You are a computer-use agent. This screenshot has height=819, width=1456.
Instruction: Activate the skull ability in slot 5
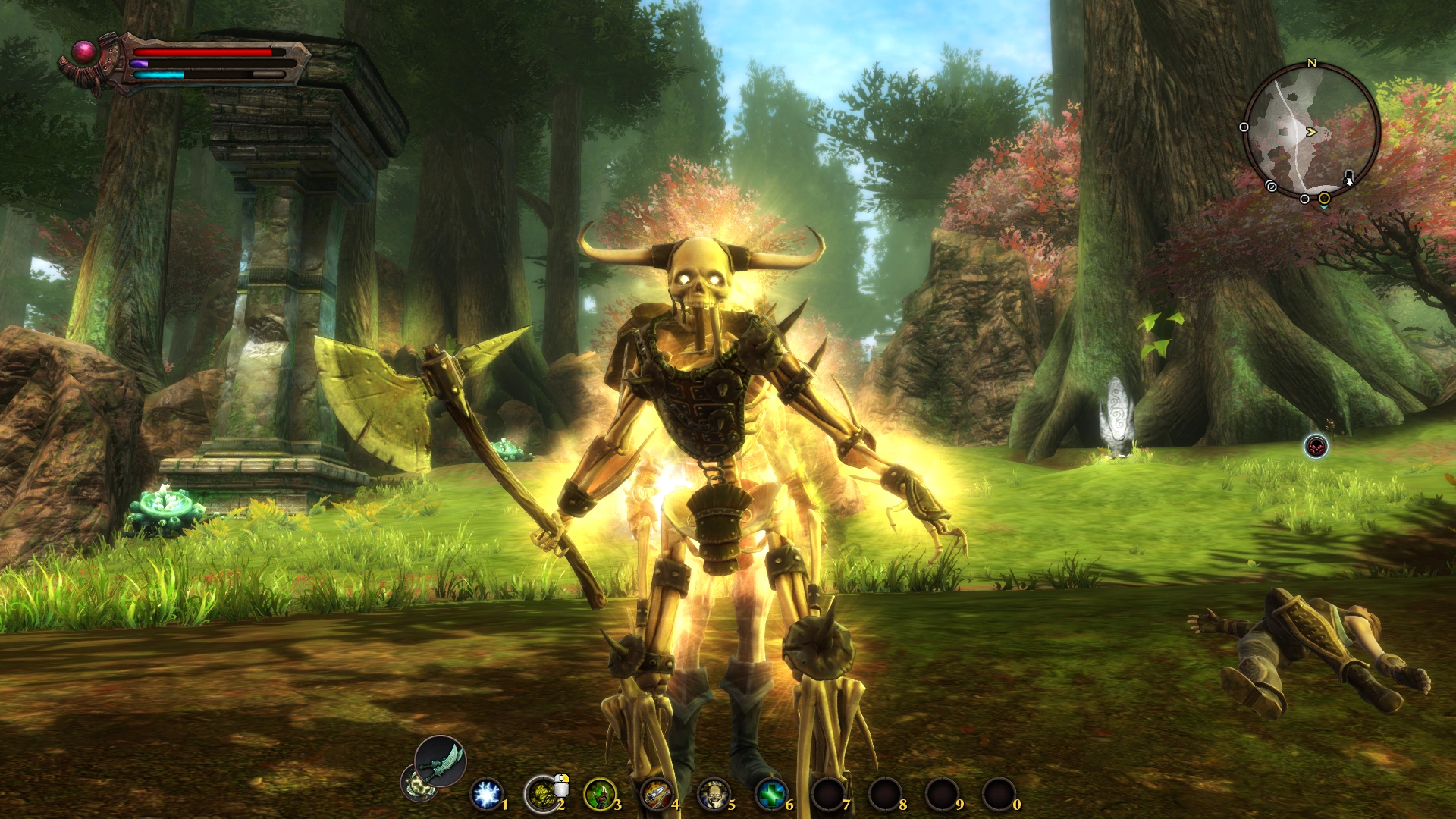(x=715, y=793)
